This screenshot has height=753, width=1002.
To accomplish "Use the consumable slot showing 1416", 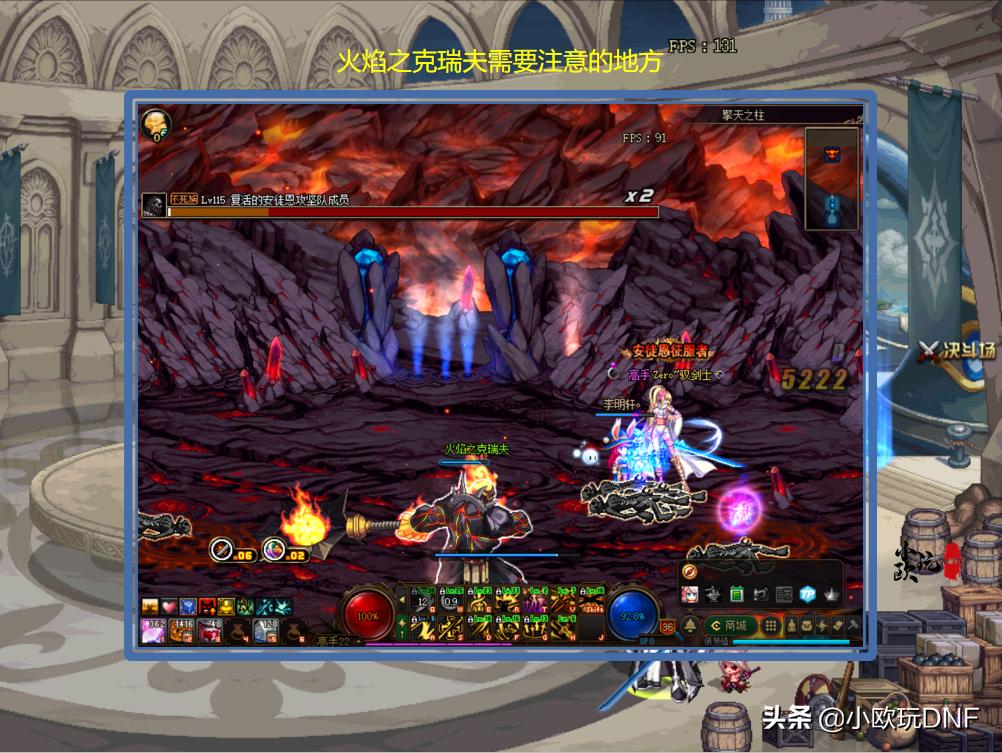I will click(181, 629).
